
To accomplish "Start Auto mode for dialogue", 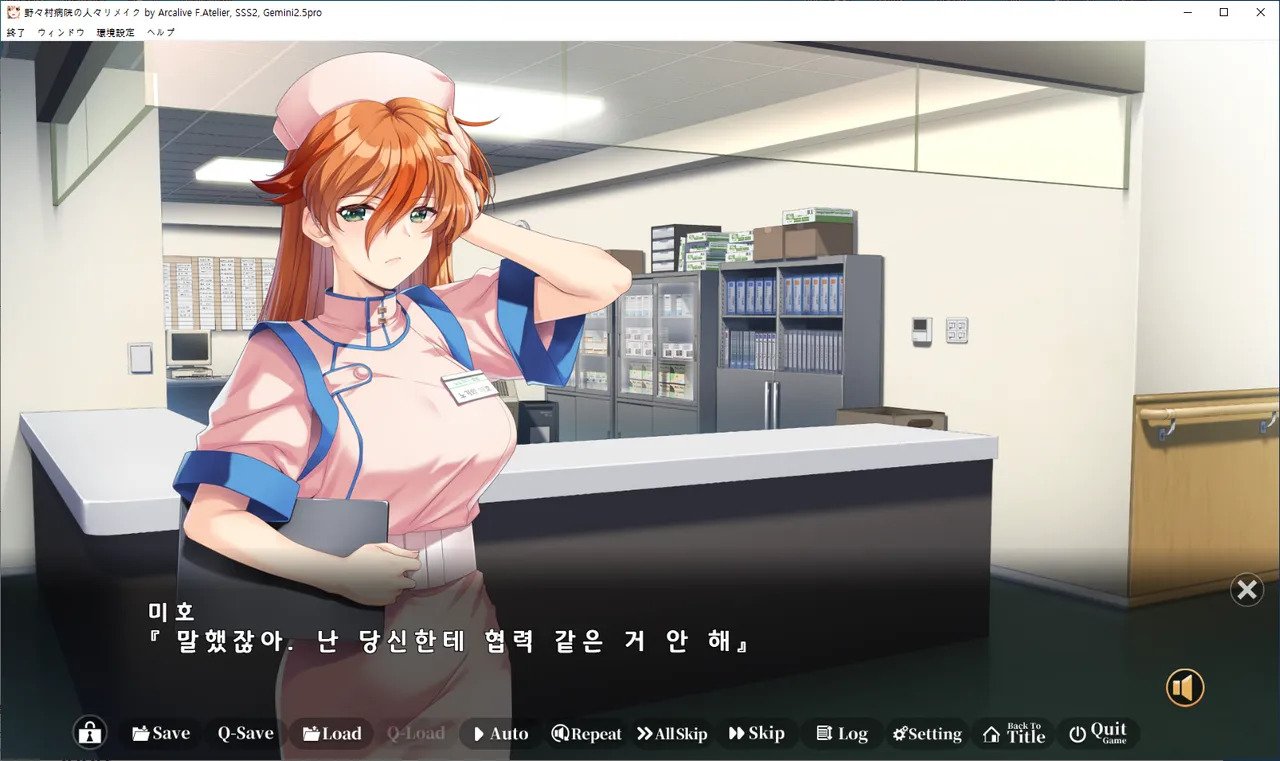I will point(500,733).
